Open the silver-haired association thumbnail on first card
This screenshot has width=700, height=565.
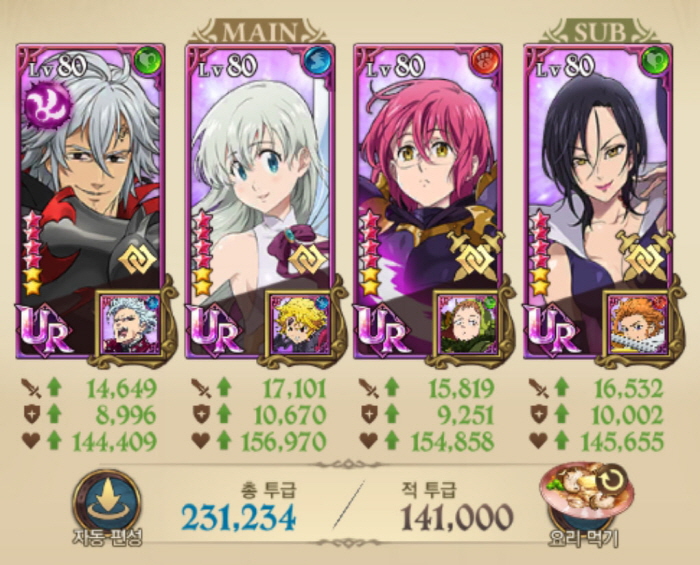[128, 324]
